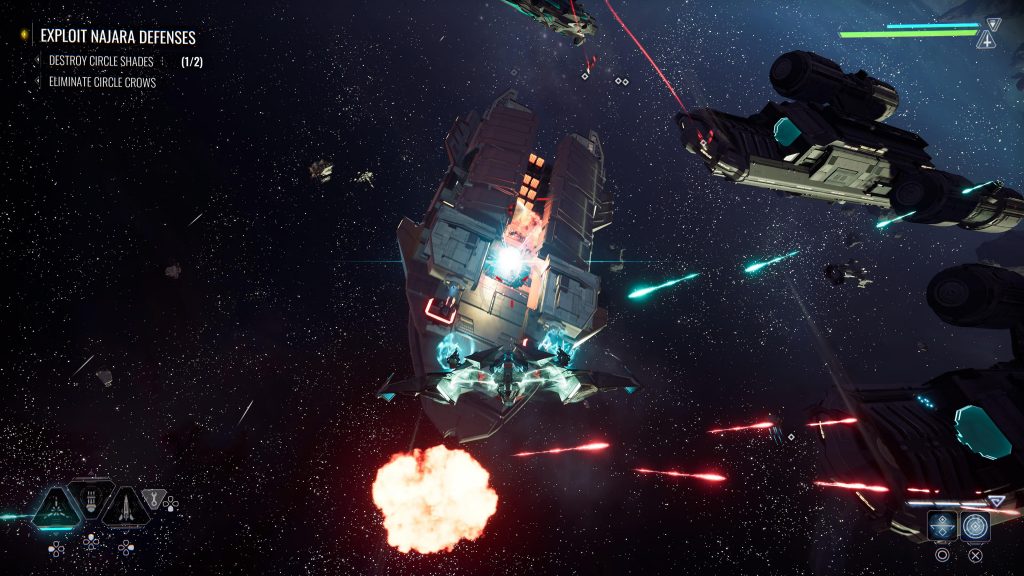The image size is (1024, 576).
Task: Open the Exploit Najara Defenses objective
Action: (x=117, y=36)
